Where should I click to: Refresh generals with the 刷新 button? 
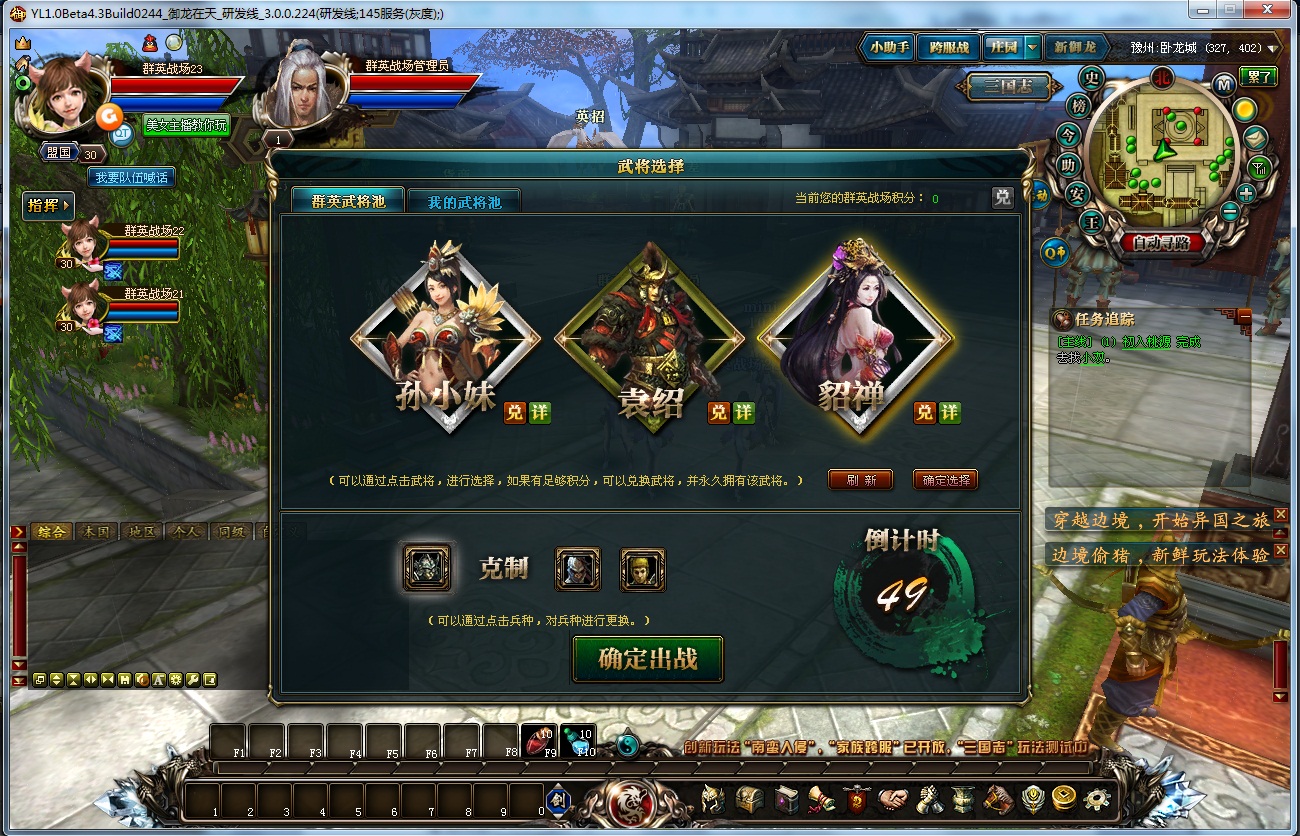pyautogui.click(x=860, y=480)
